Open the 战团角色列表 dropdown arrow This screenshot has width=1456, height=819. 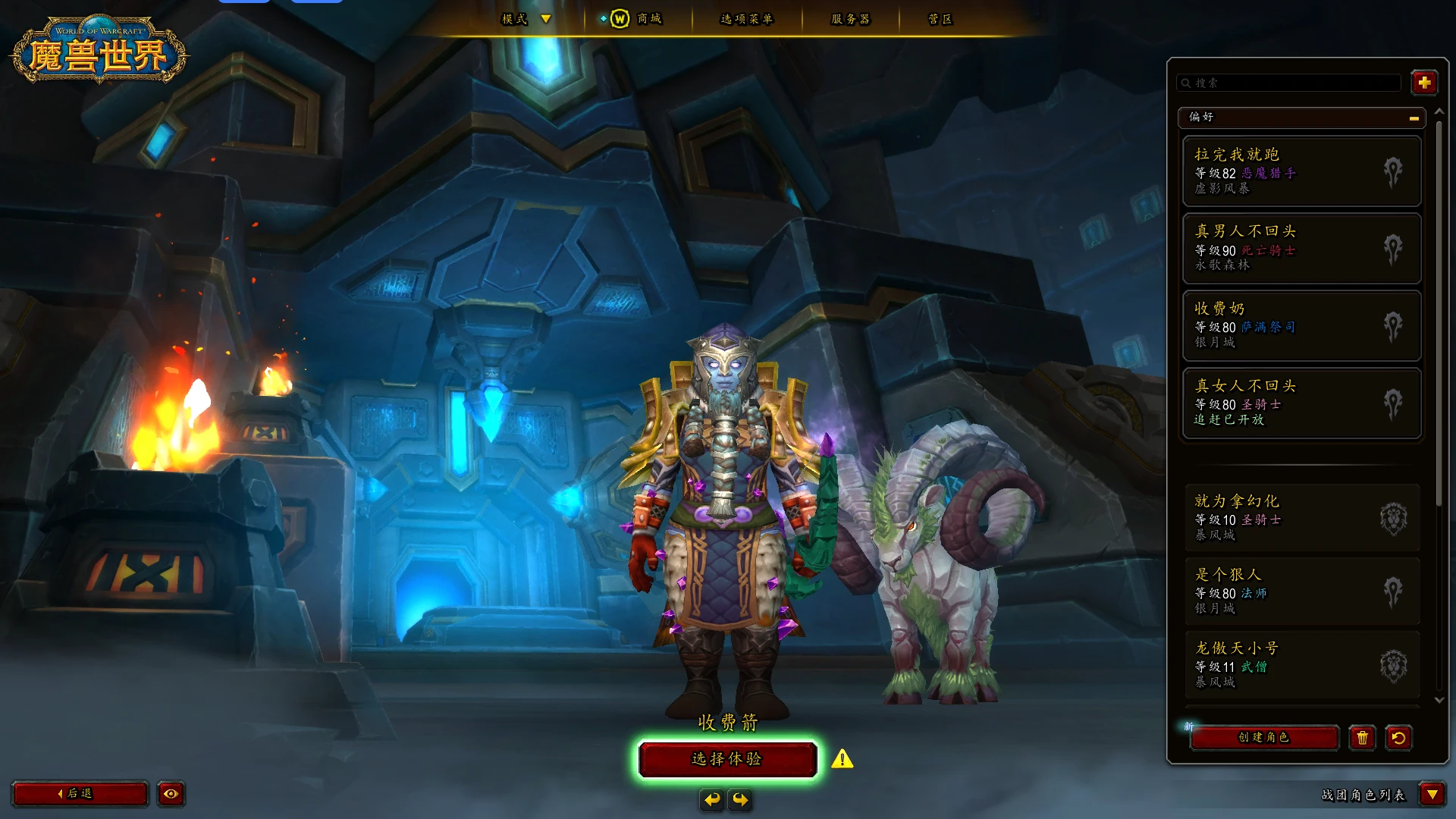[x=1432, y=794]
